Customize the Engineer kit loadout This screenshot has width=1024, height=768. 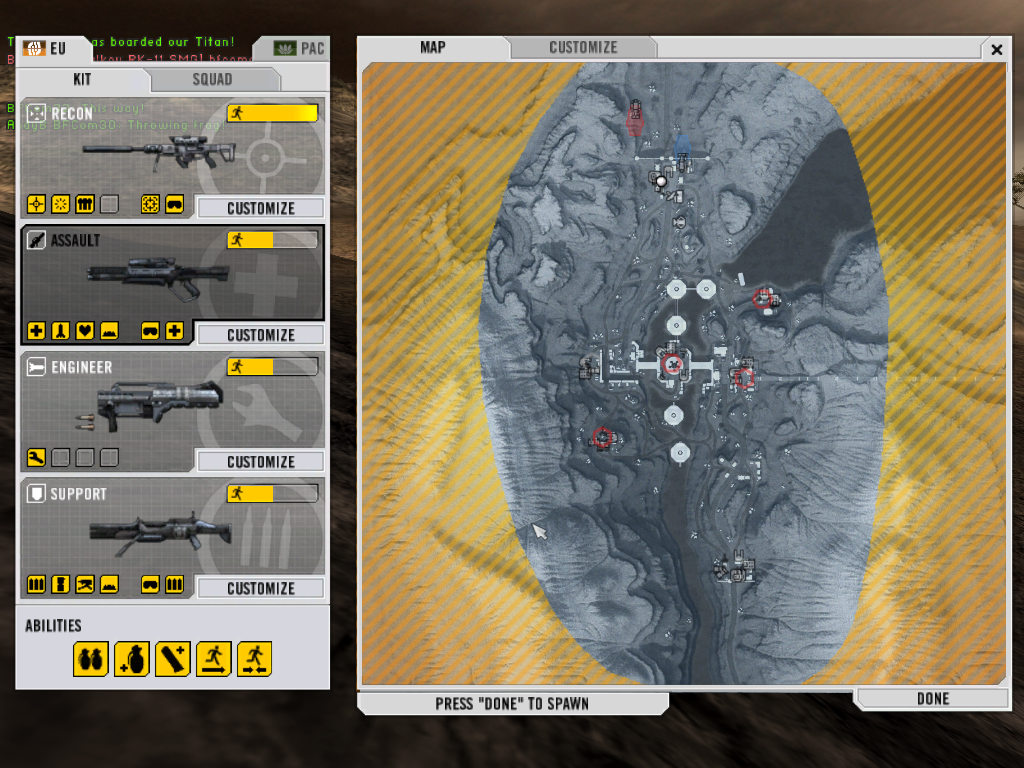(260, 462)
